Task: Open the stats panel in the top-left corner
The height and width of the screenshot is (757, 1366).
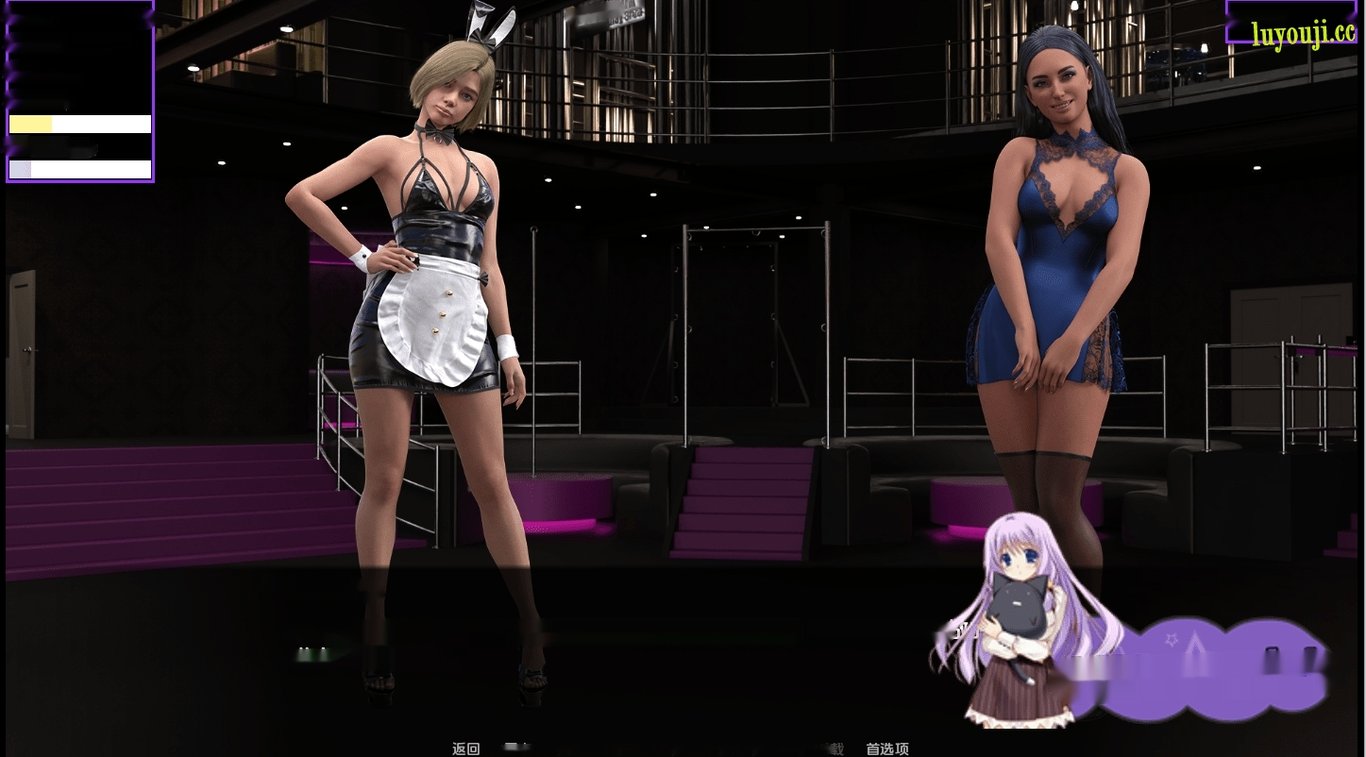Action: 79,90
